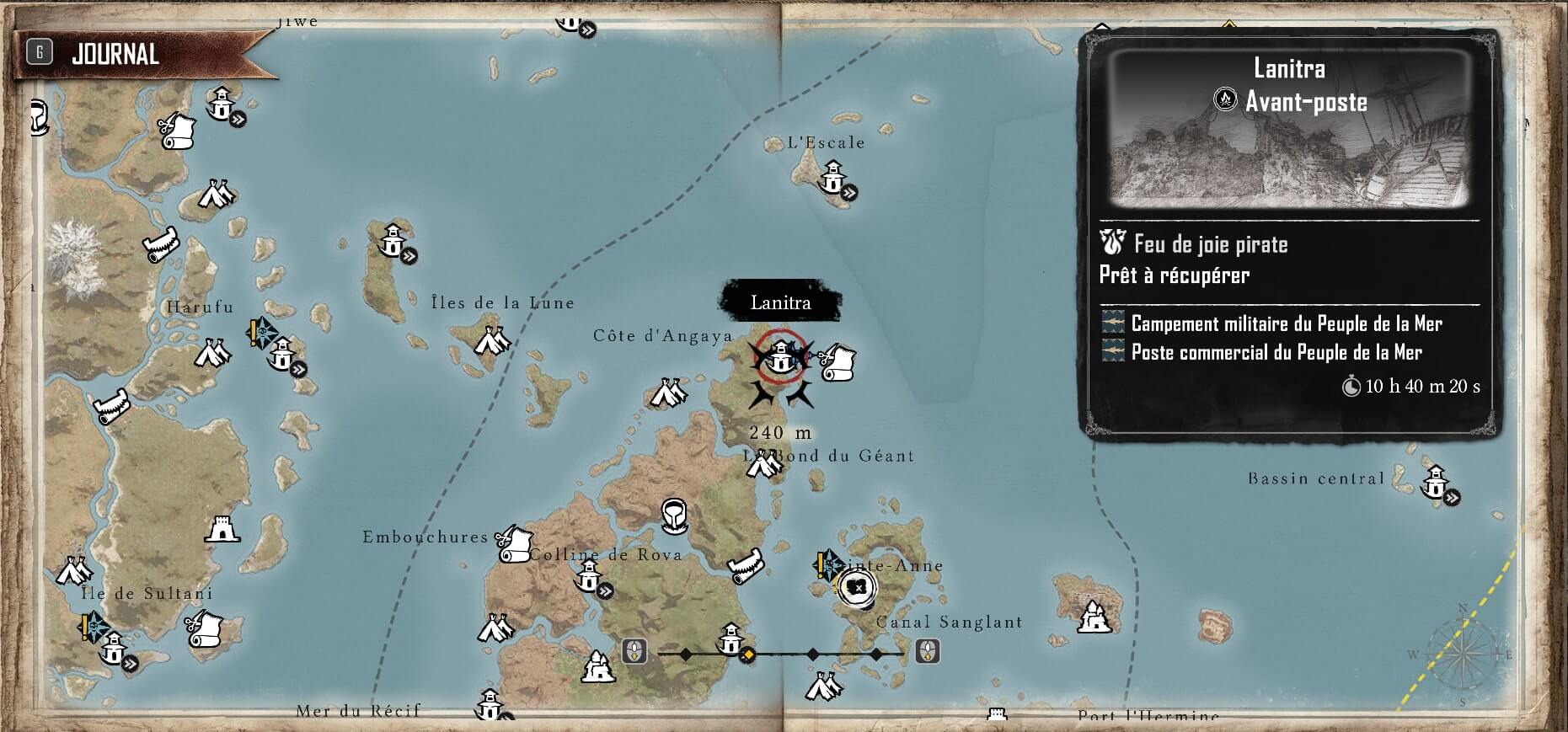Viewport: 1568px width, 732px height.
Task: Select the Lanitra outpost marker
Action: pos(781,356)
